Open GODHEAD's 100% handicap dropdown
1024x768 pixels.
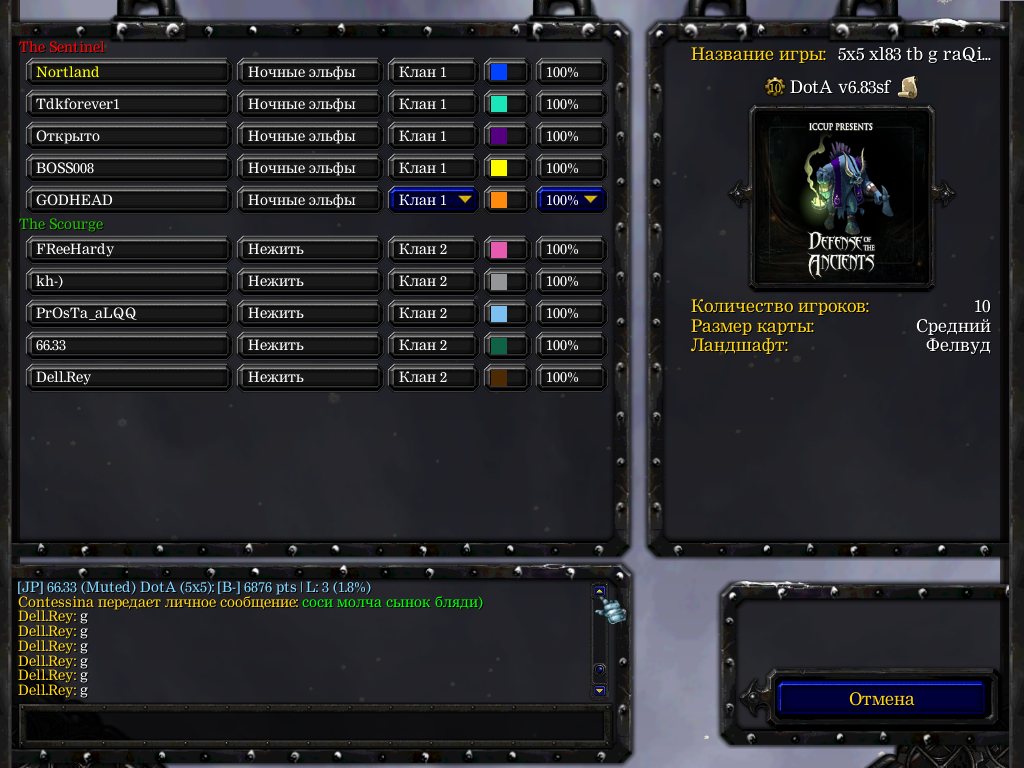[572, 200]
